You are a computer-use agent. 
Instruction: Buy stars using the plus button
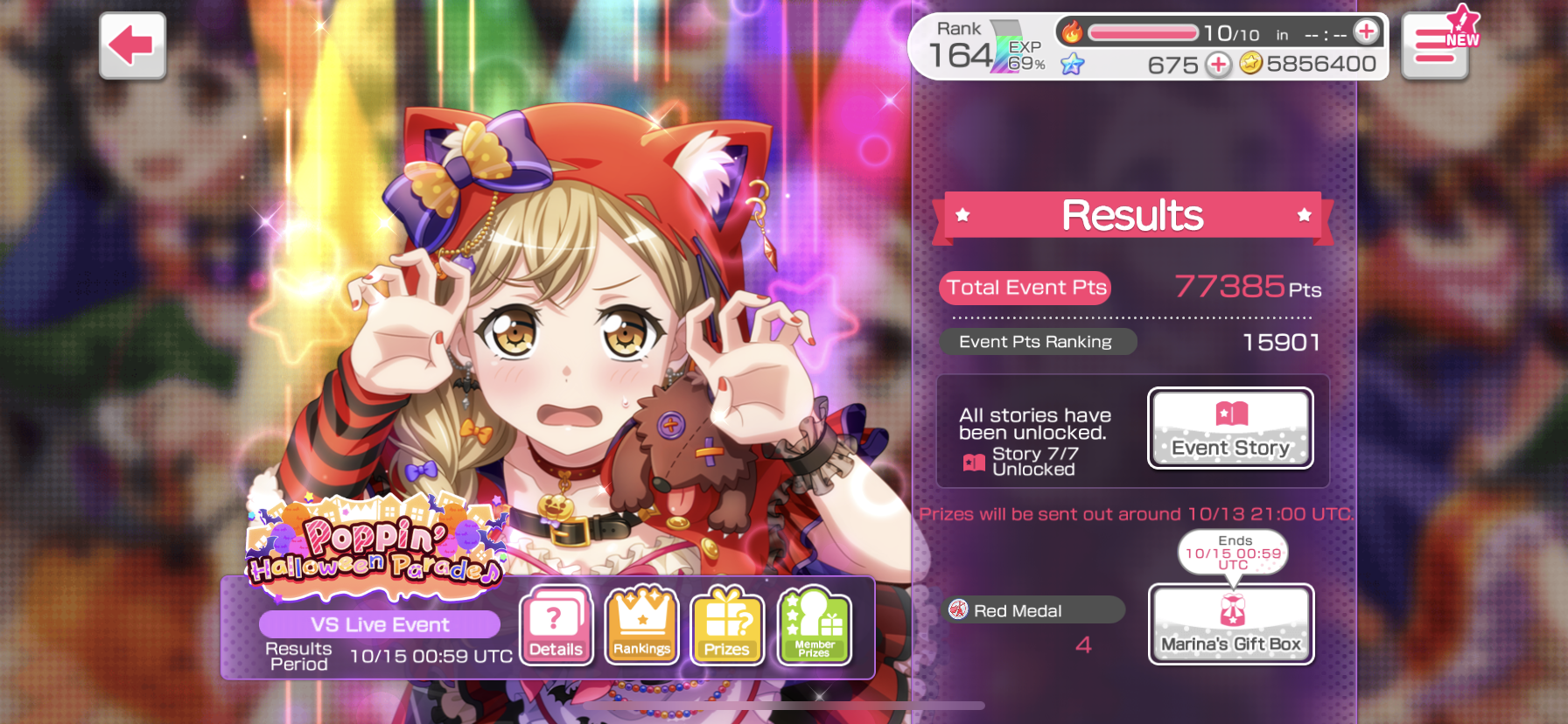pyautogui.click(x=1218, y=64)
